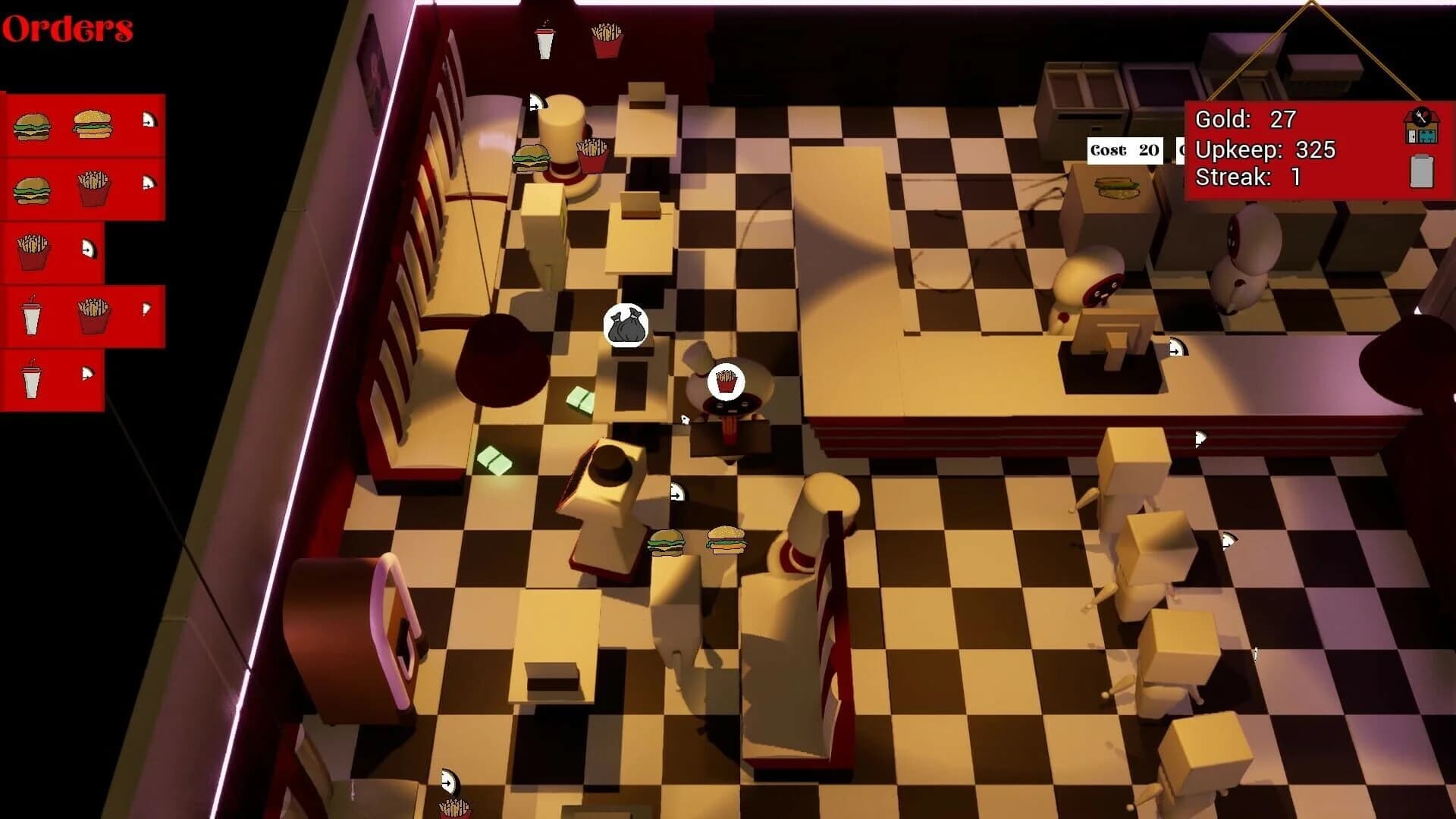
Task: Click the Cost 20 price label
Action: point(1123,149)
